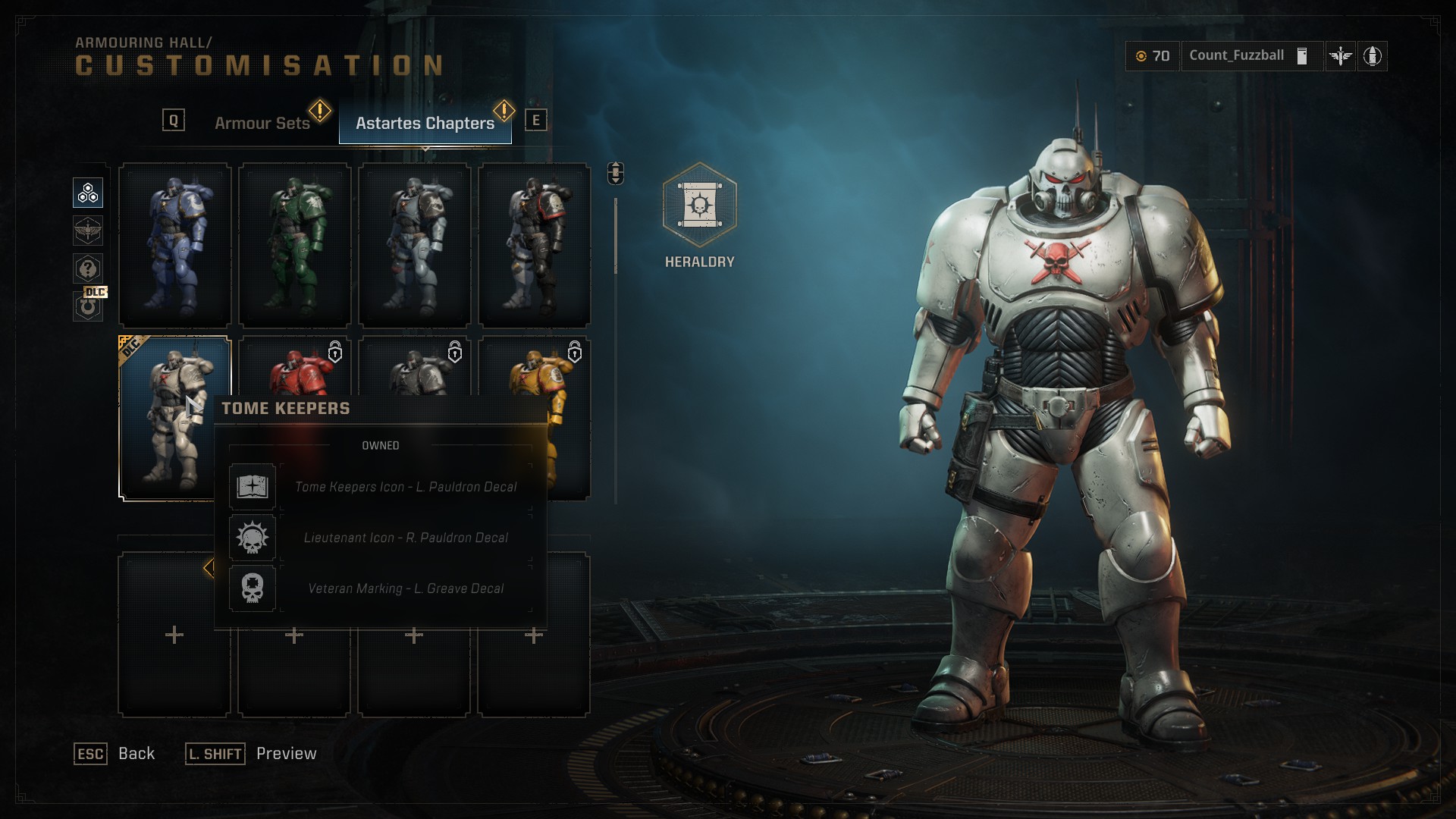The width and height of the screenshot is (1456, 819).
Task: Select the Astartes Chapters tab
Action: 425,123
